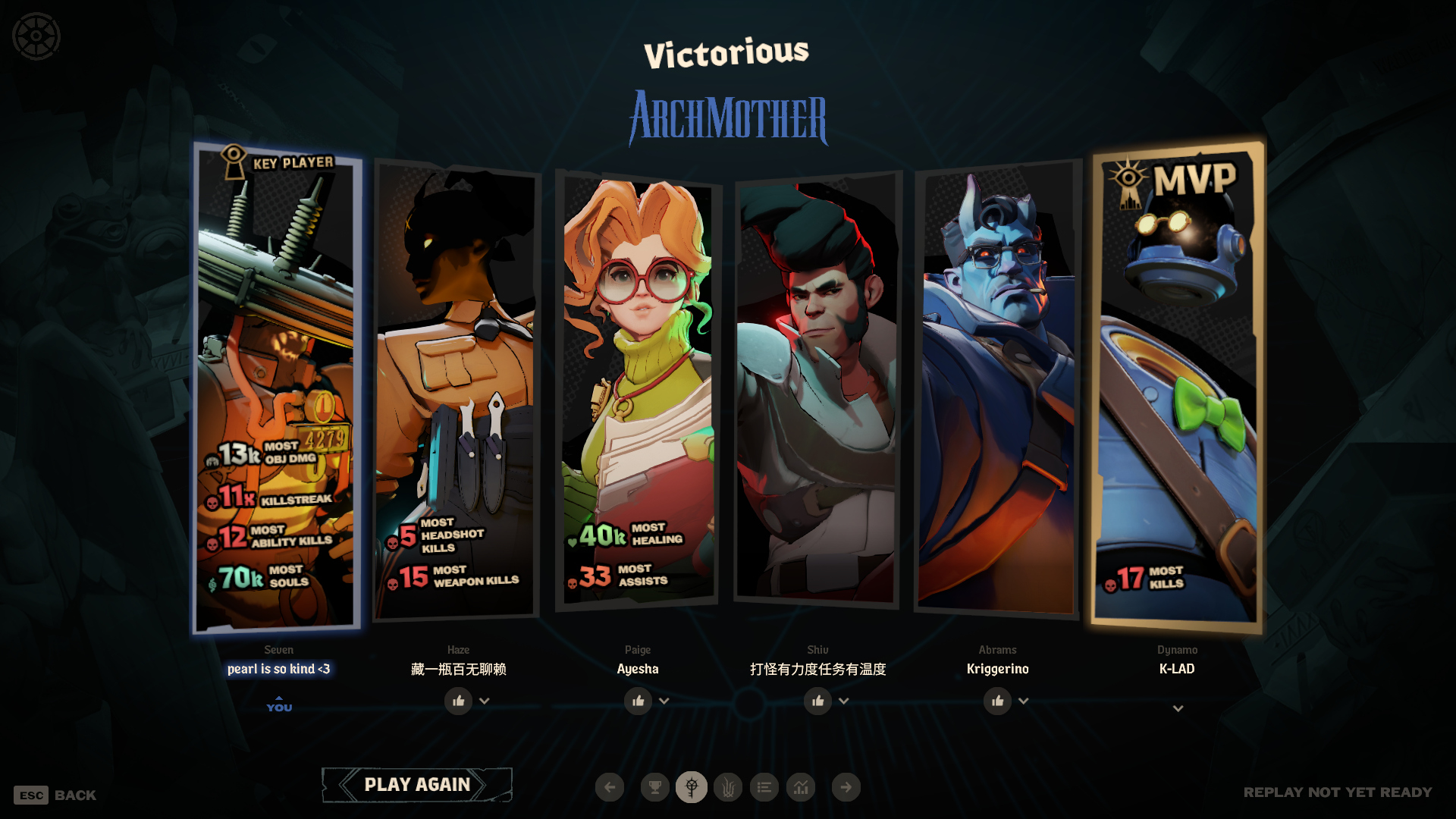
Task: Open the list scoreboard tab
Action: click(764, 787)
